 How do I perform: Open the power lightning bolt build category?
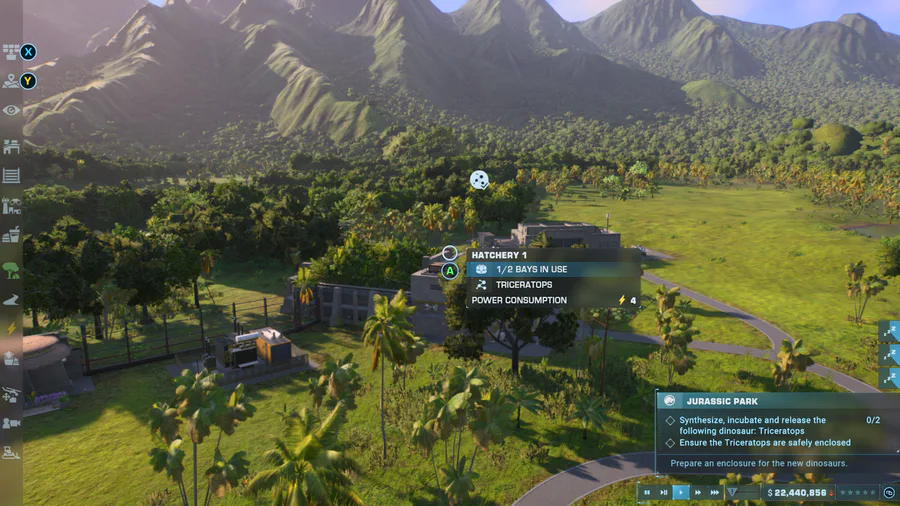pos(12,328)
